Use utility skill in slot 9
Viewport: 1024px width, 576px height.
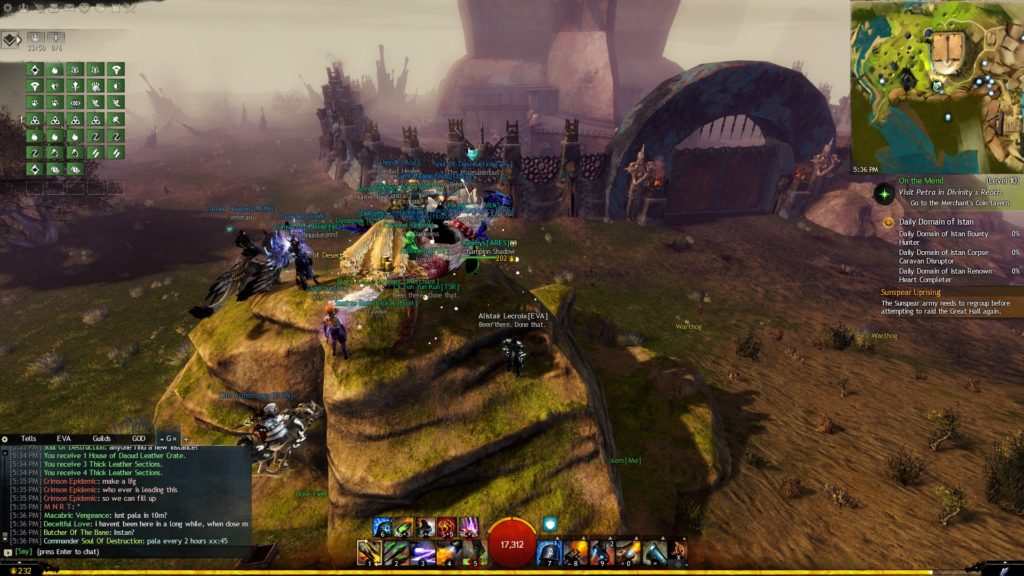click(602, 550)
